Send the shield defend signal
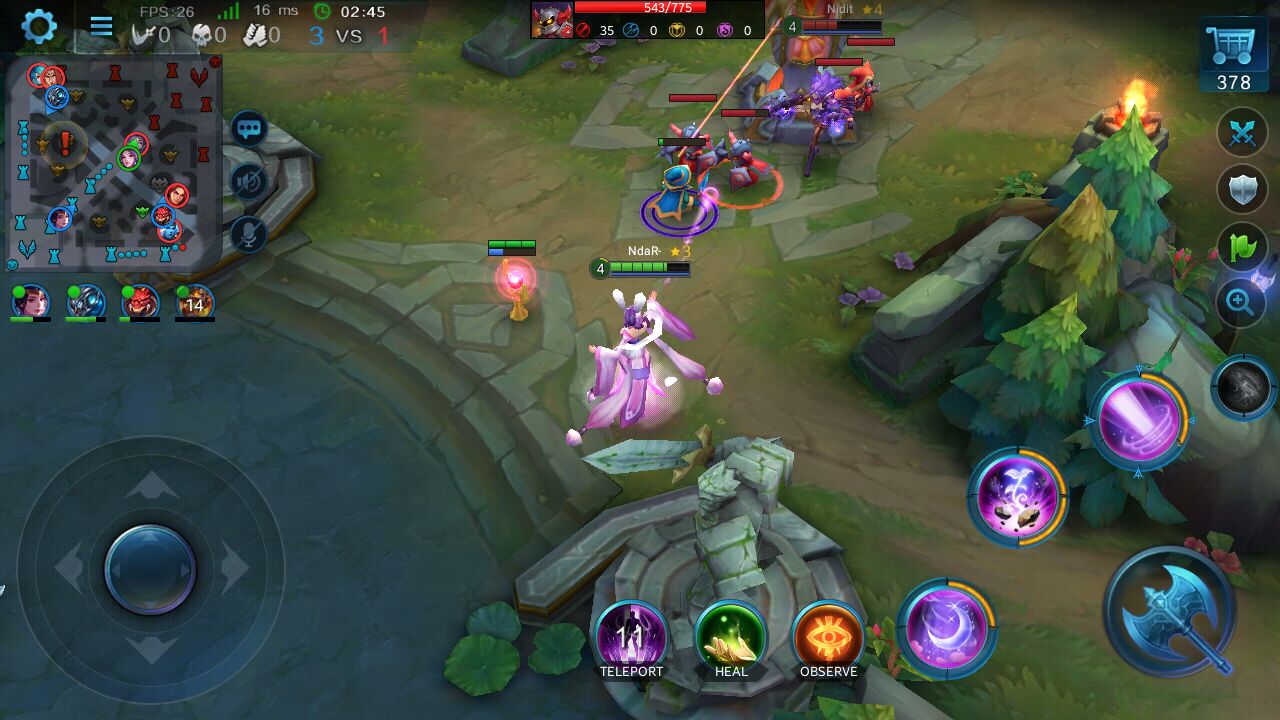 coord(1242,189)
